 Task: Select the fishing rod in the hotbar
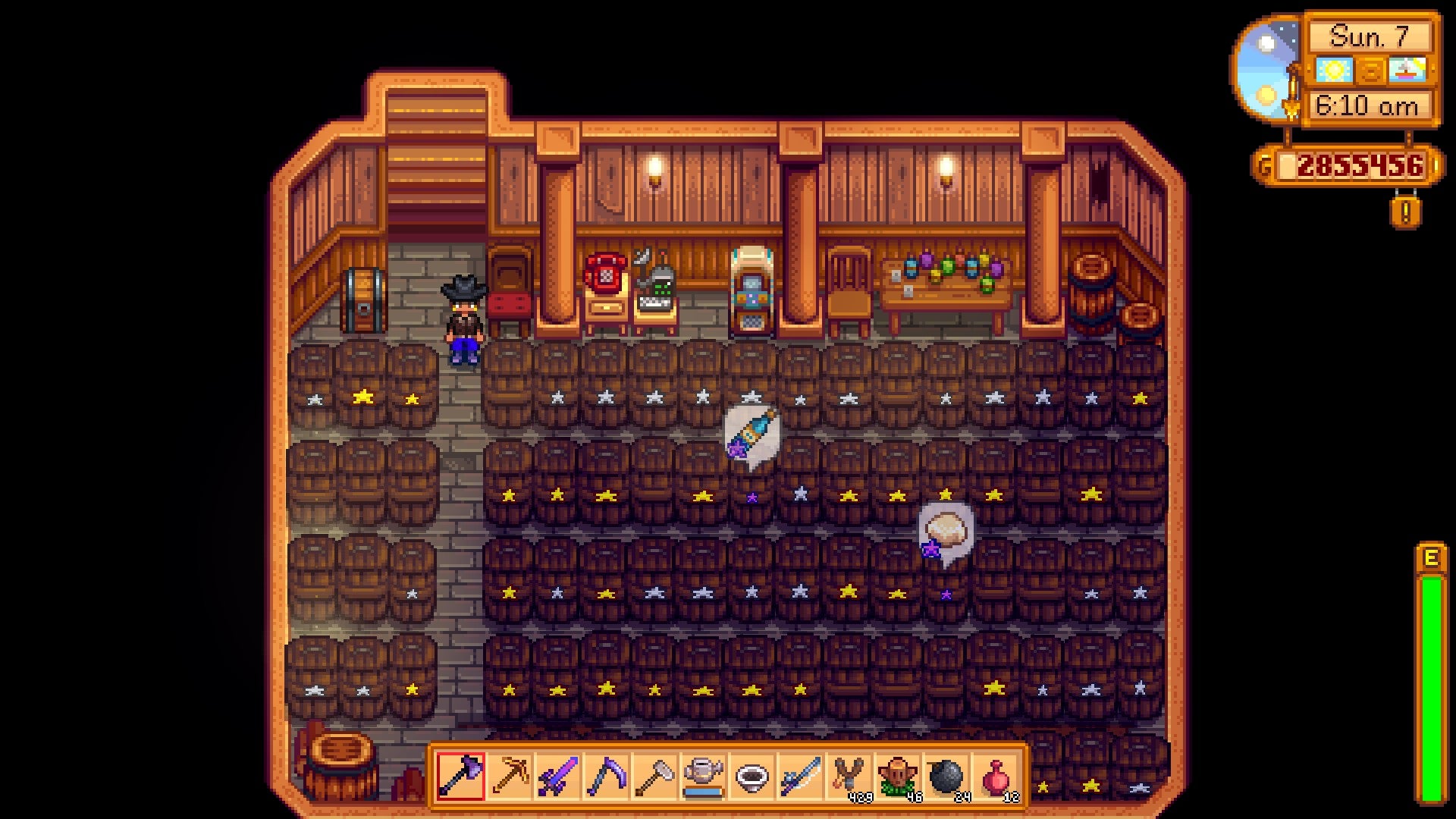(802, 773)
